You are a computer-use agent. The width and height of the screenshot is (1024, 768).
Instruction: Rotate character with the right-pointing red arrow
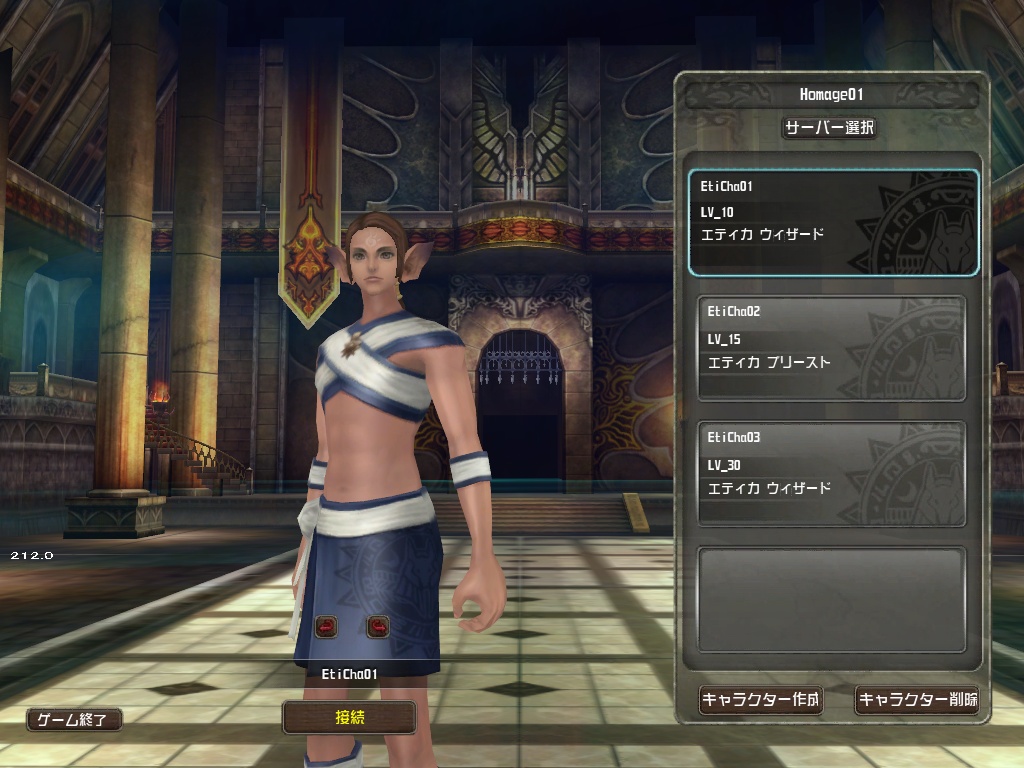pos(377,627)
